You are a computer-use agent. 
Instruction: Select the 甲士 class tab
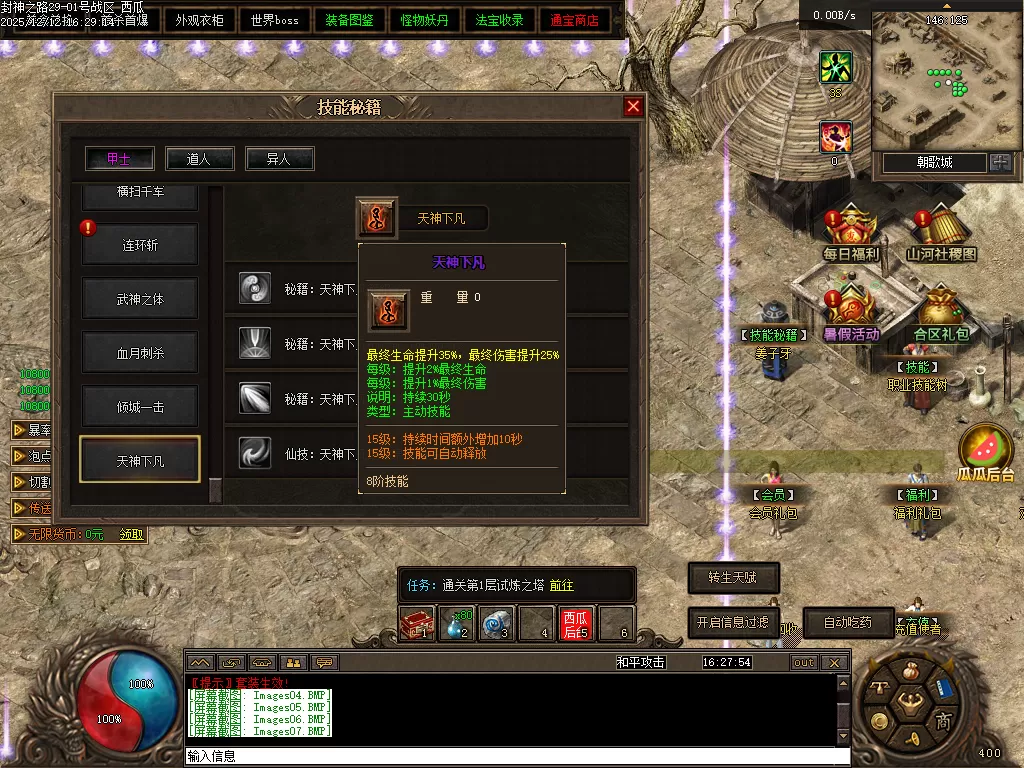click(119, 158)
